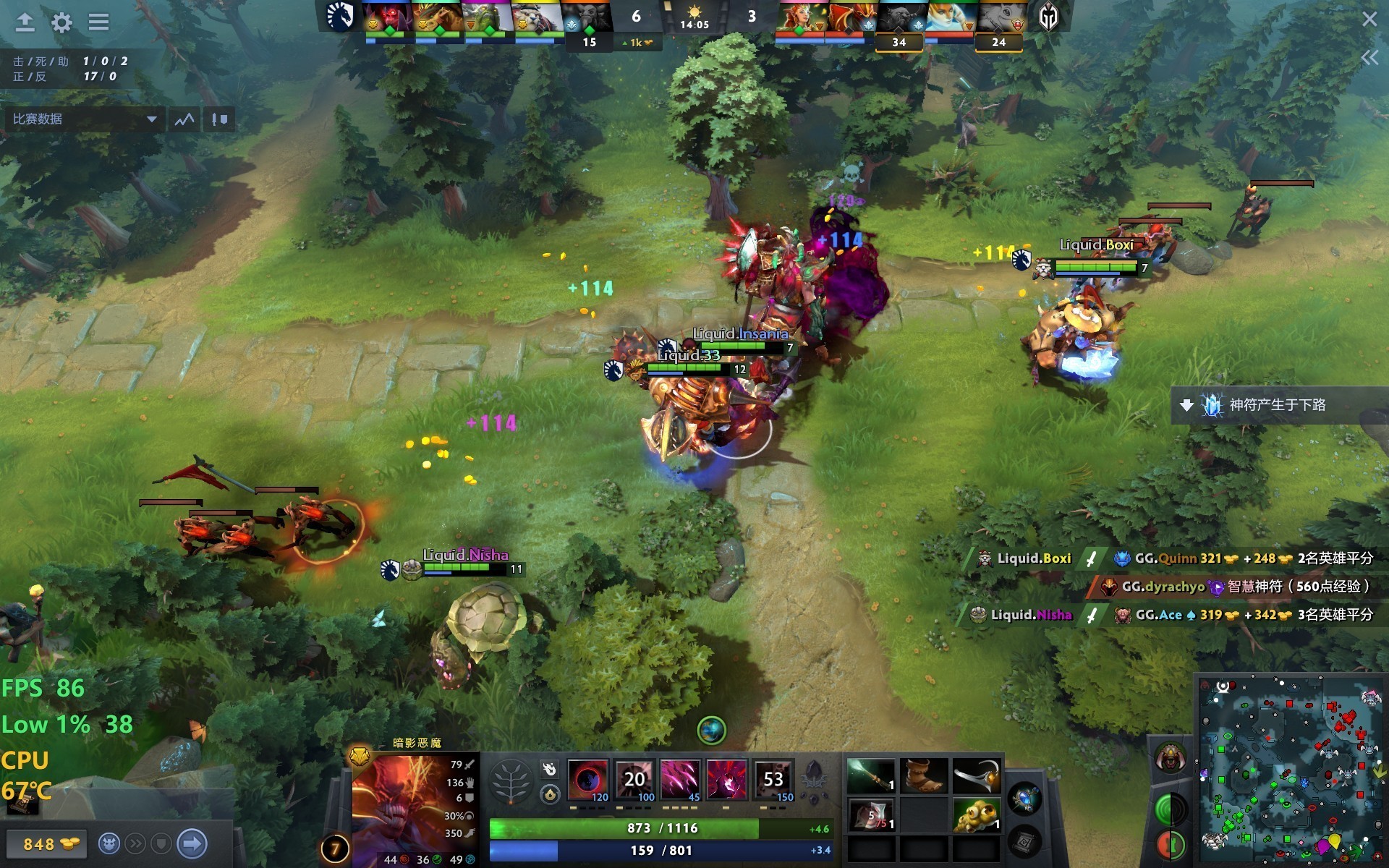Open the hamburger main menu

click(99, 22)
